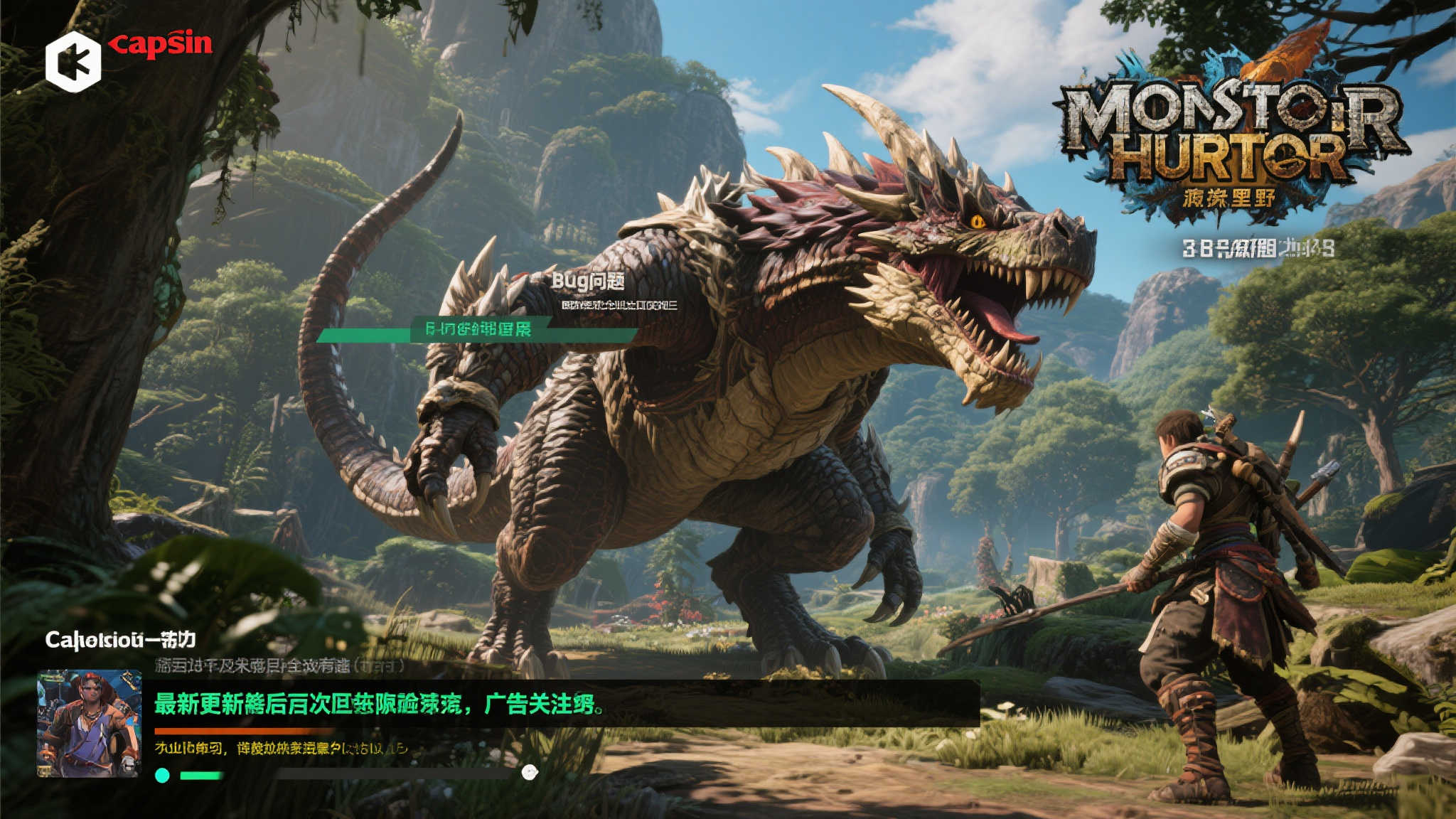Click the white hexagon logo icon
The width and height of the screenshot is (1456, 819).
[x=73, y=62]
